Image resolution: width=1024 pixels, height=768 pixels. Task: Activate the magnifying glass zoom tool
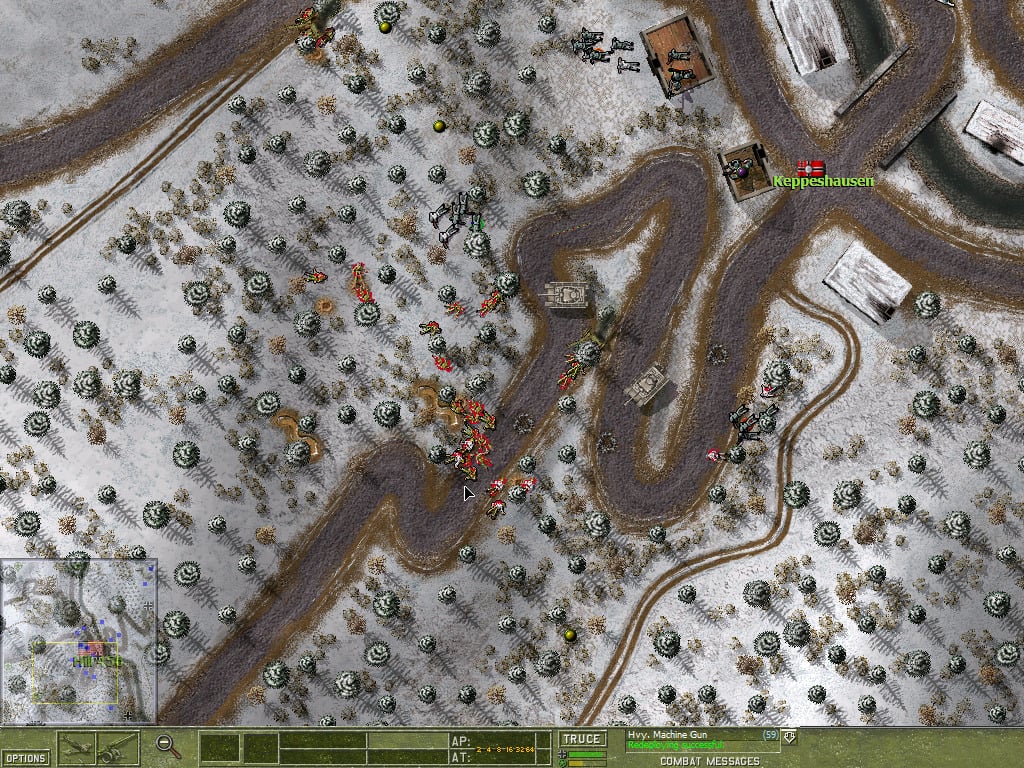pyautogui.click(x=168, y=745)
